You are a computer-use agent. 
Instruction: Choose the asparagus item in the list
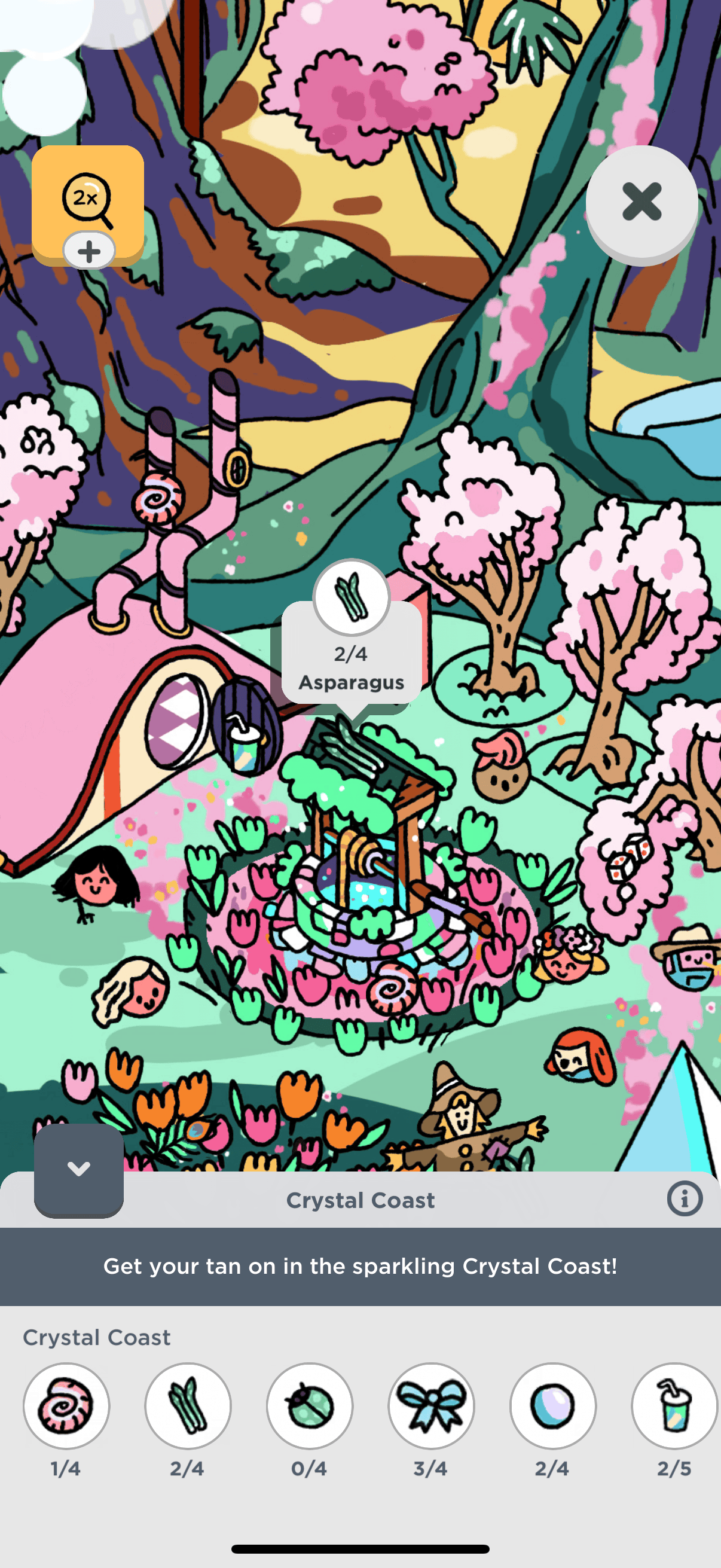click(x=188, y=1406)
